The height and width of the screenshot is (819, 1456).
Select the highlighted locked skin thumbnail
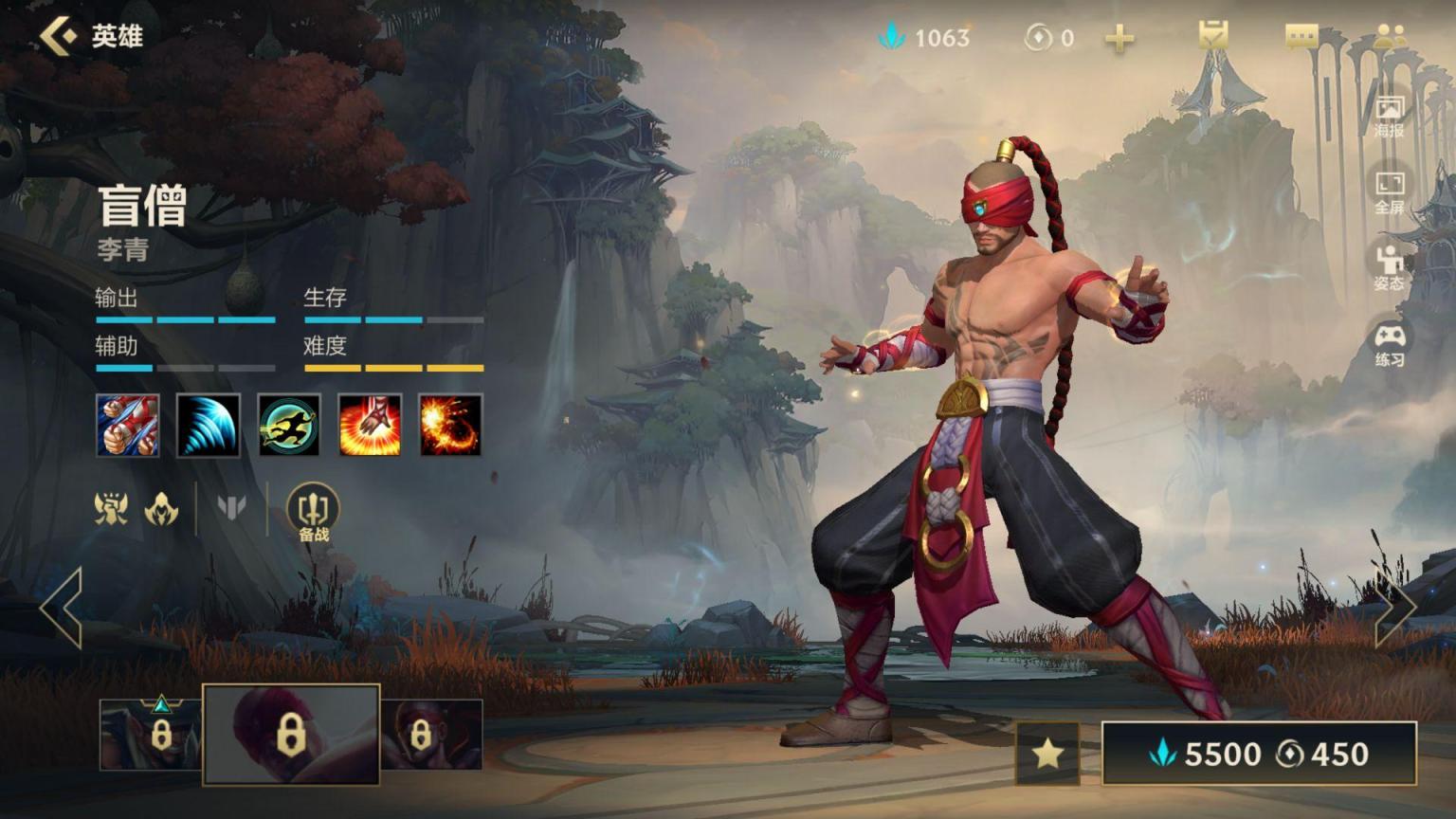point(291,735)
